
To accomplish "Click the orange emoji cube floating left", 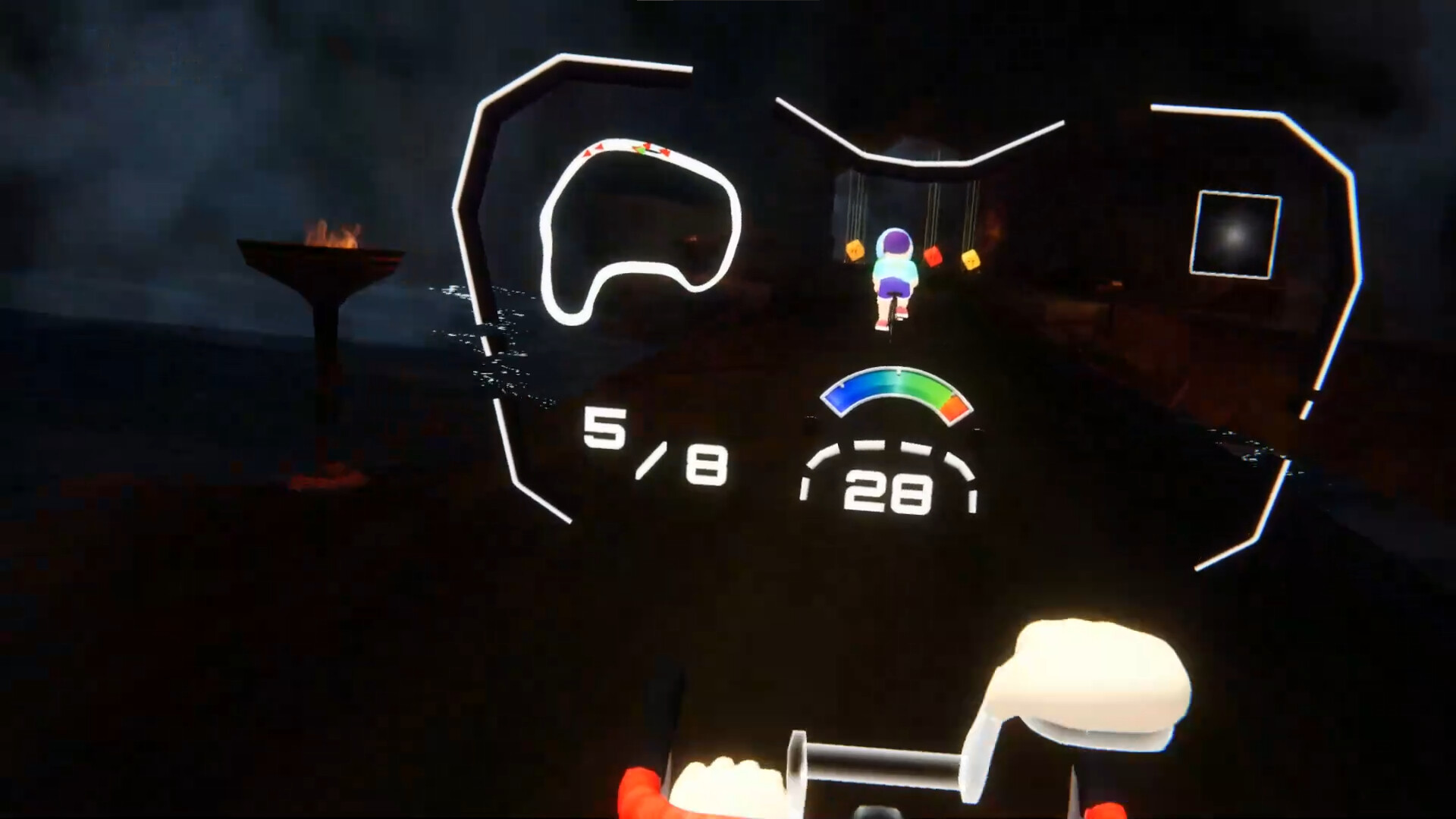I will tap(855, 250).
